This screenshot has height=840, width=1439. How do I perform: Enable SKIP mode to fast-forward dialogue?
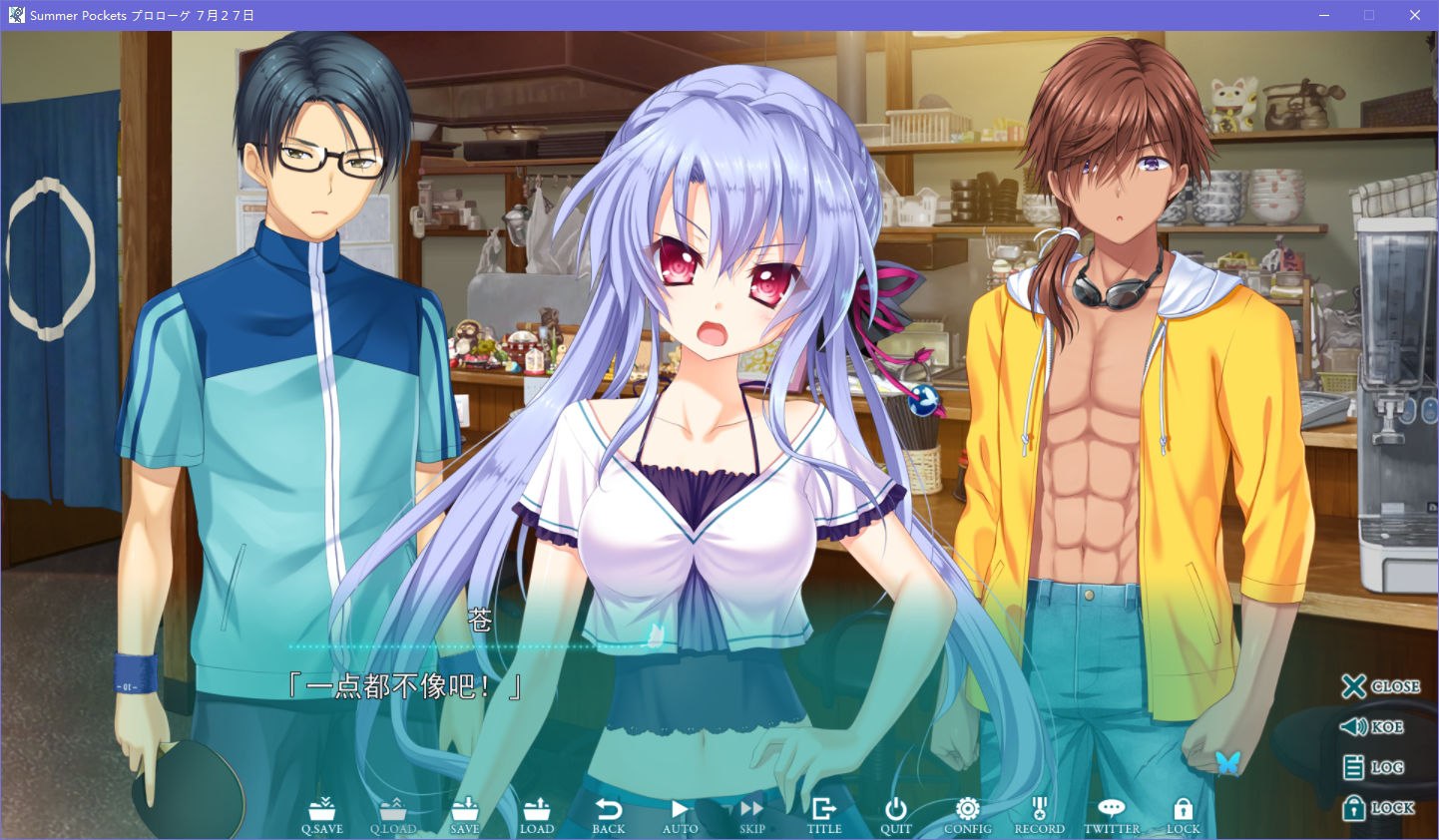[x=750, y=813]
